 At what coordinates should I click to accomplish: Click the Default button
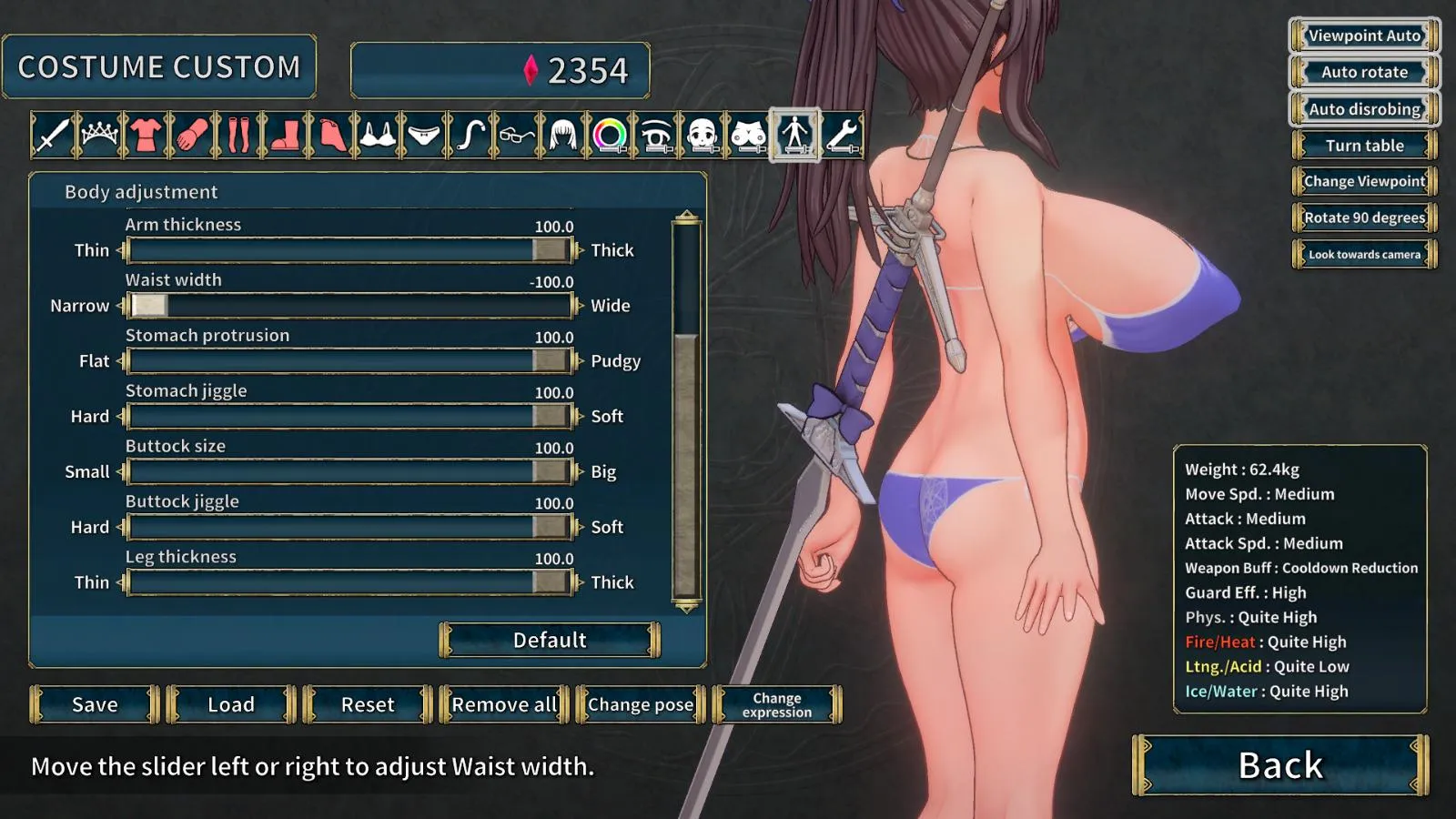point(550,640)
